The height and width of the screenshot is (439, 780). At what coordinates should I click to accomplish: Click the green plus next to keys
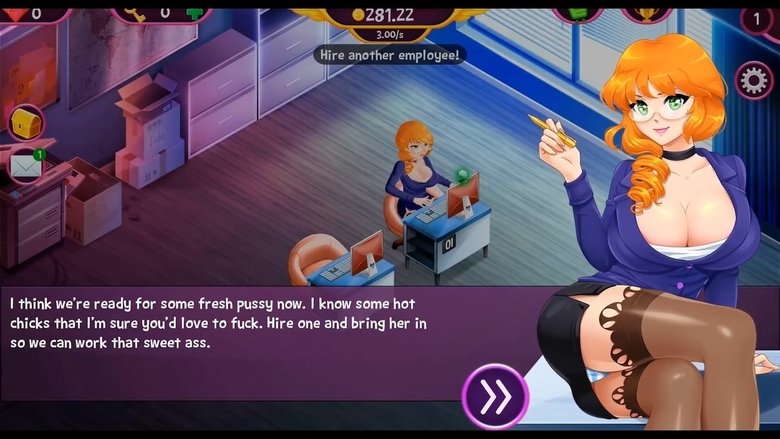coord(196,13)
